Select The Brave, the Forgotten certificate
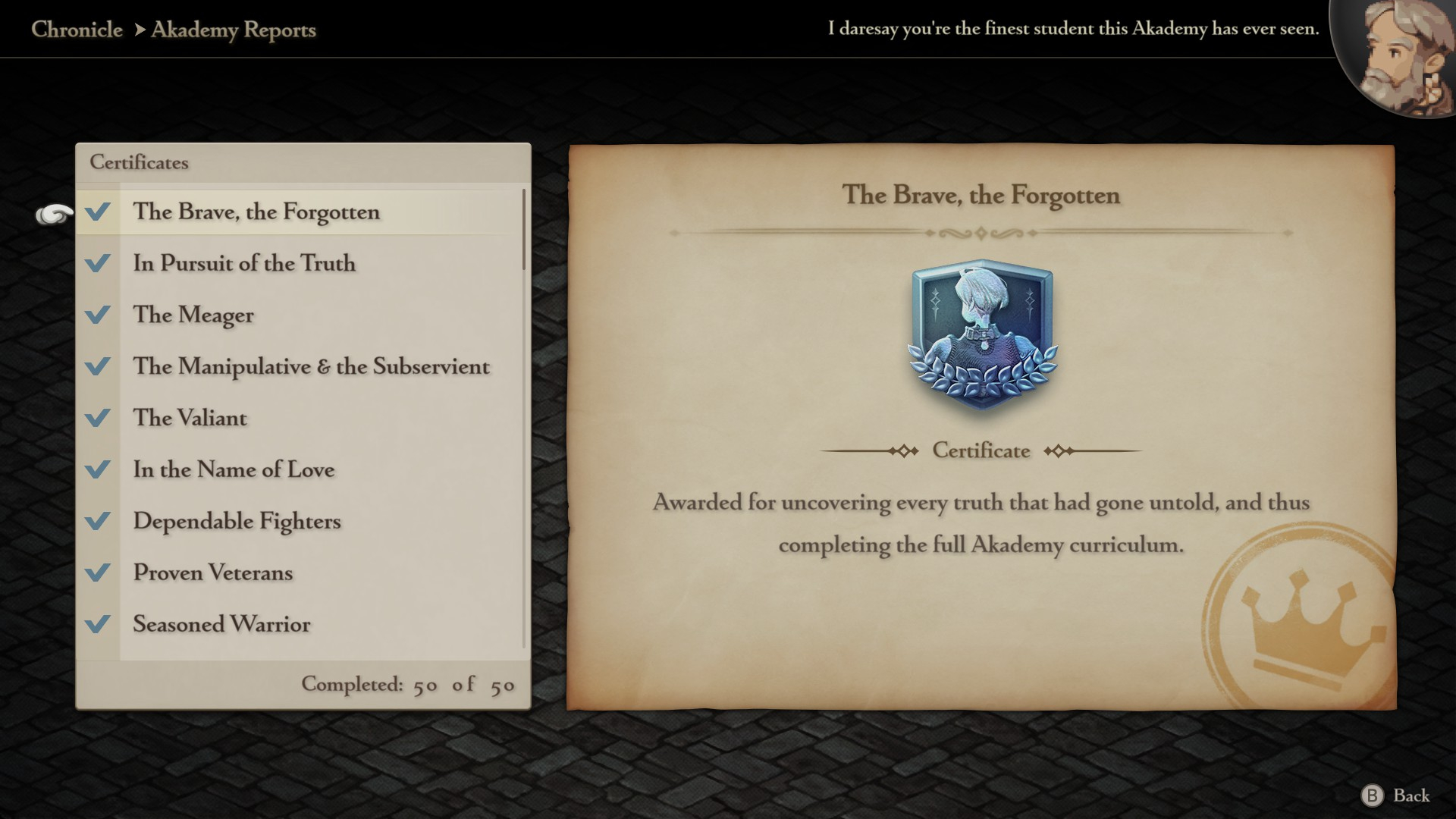The height and width of the screenshot is (819, 1456). pos(256,212)
